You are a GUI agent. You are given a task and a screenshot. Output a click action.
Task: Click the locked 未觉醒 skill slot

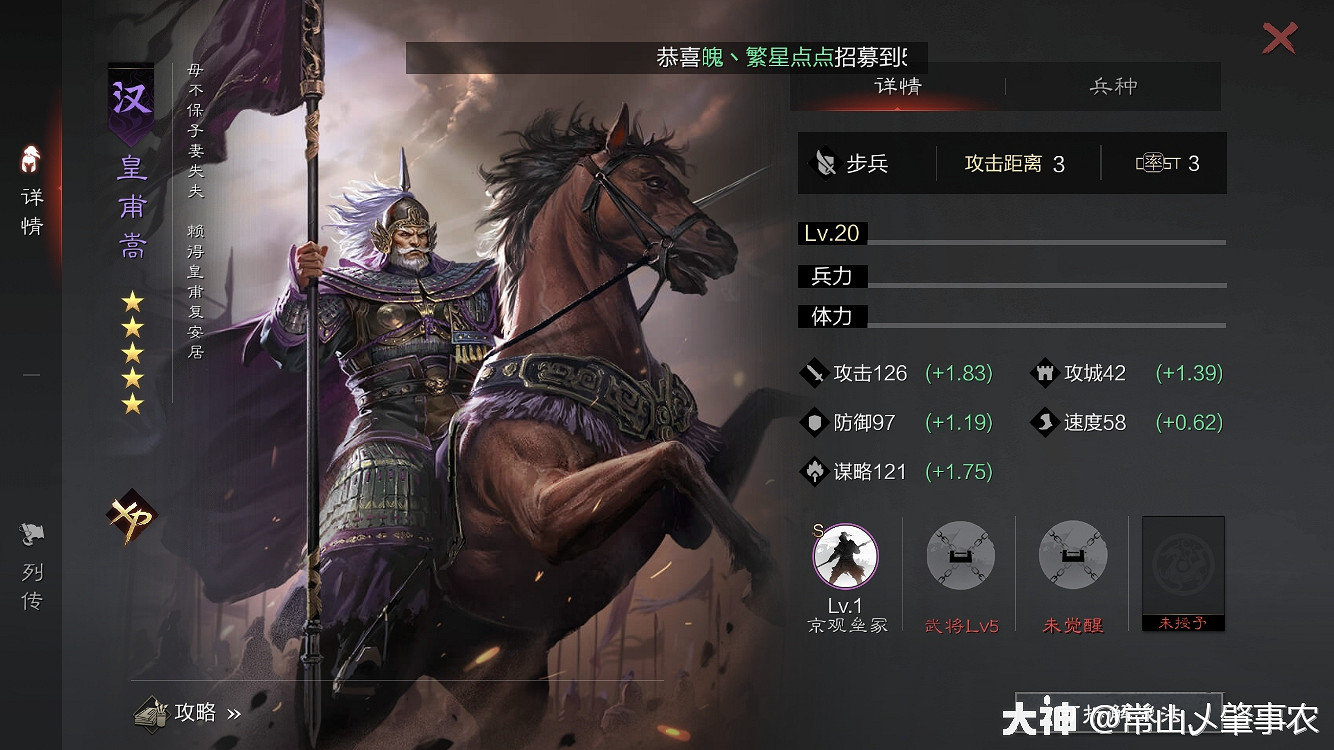point(1071,556)
